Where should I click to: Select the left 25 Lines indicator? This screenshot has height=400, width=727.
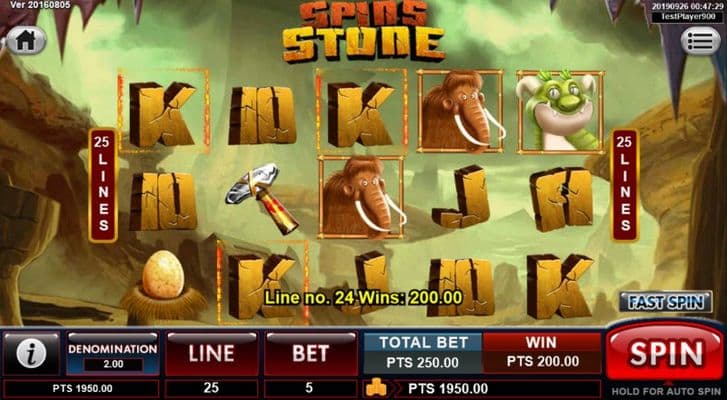100,185
